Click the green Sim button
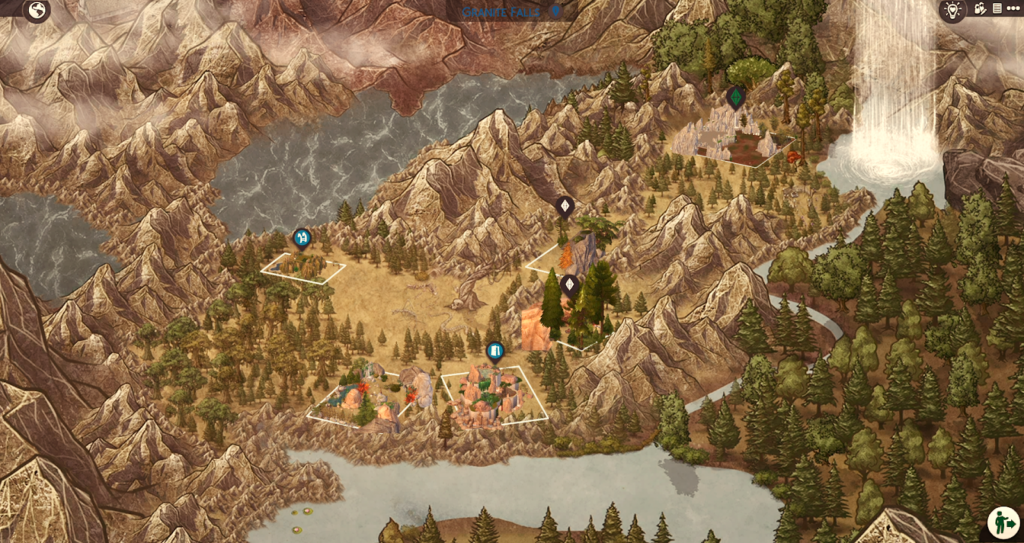The height and width of the screenshot is (543, 1024). (x=1003, y=522)
